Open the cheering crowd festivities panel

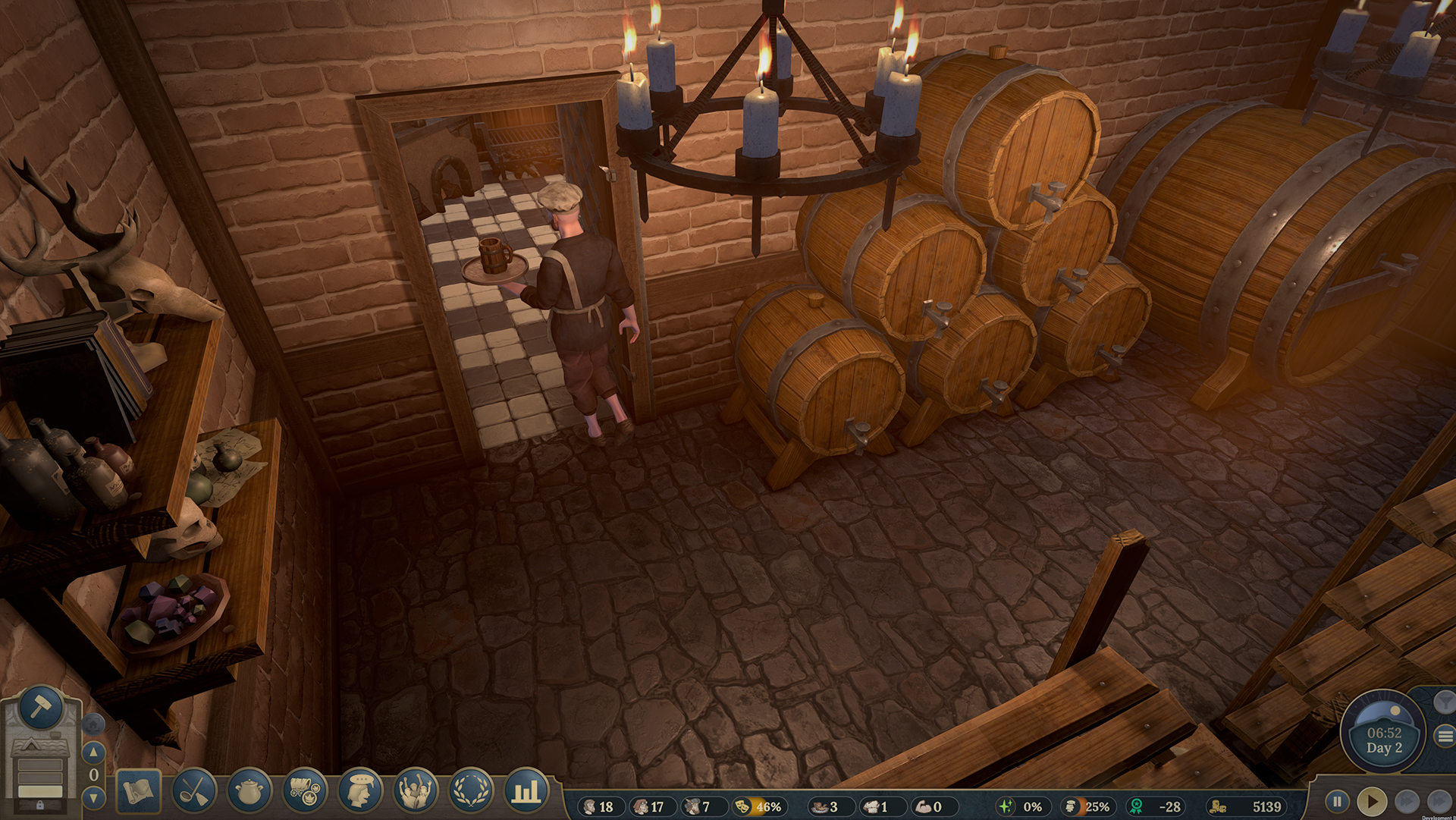tap(414, 791)
